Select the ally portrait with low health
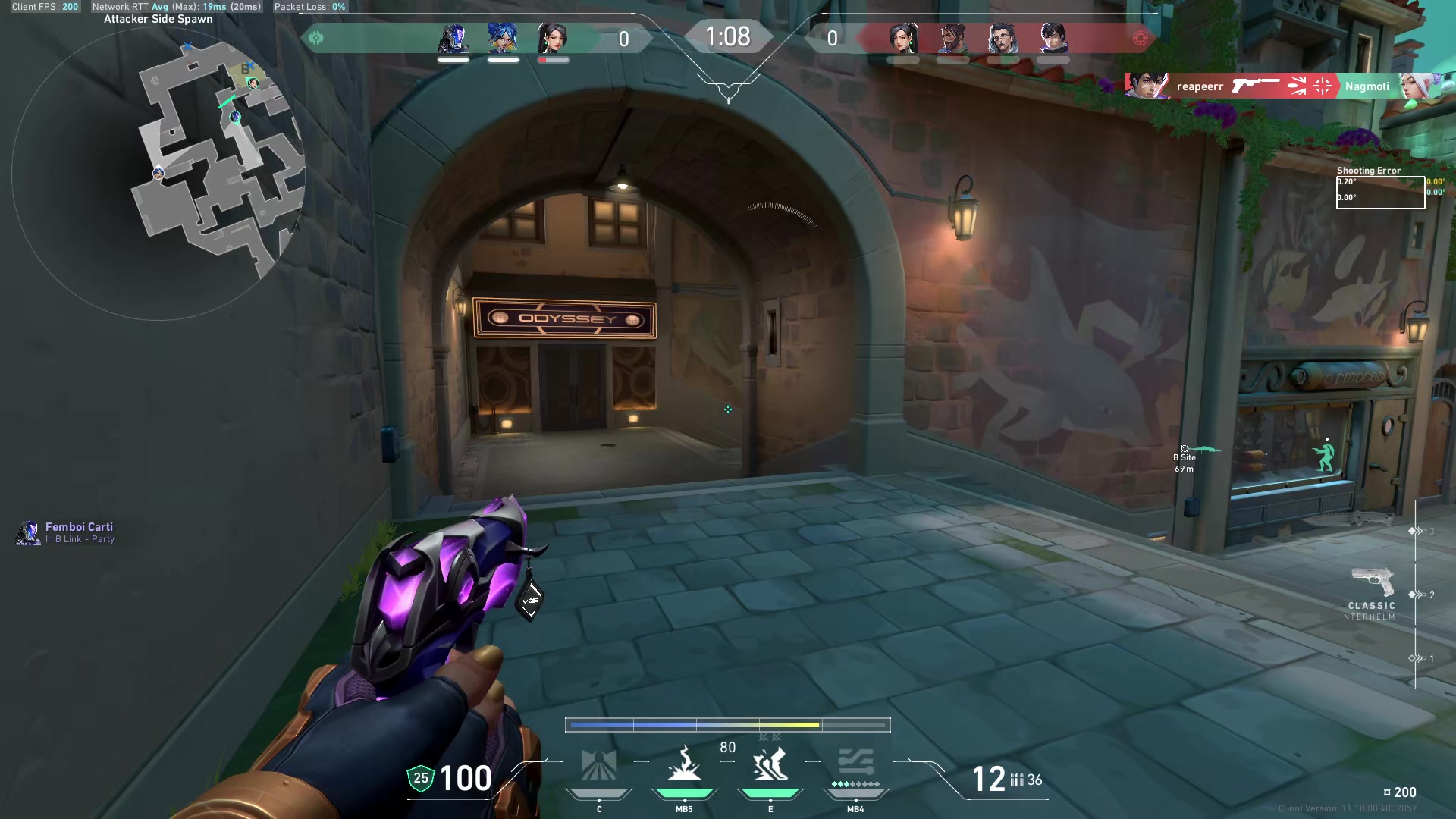Screen dimensions: 1456x819 tap(553, 38)
